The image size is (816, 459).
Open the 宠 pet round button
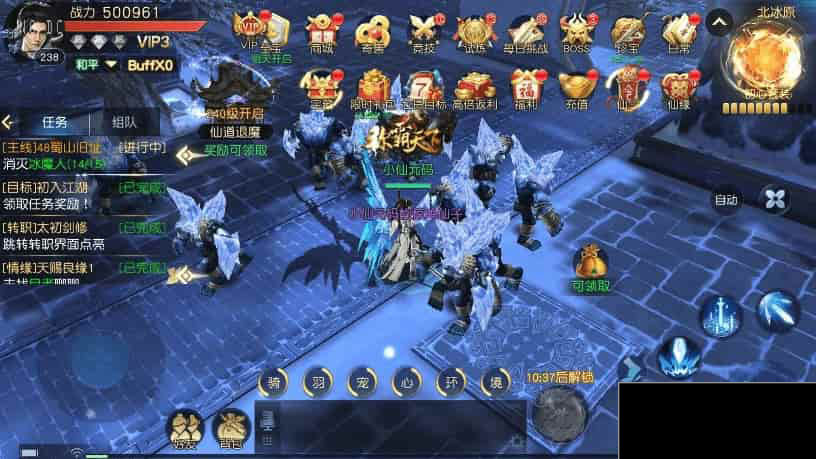(361, 383)
